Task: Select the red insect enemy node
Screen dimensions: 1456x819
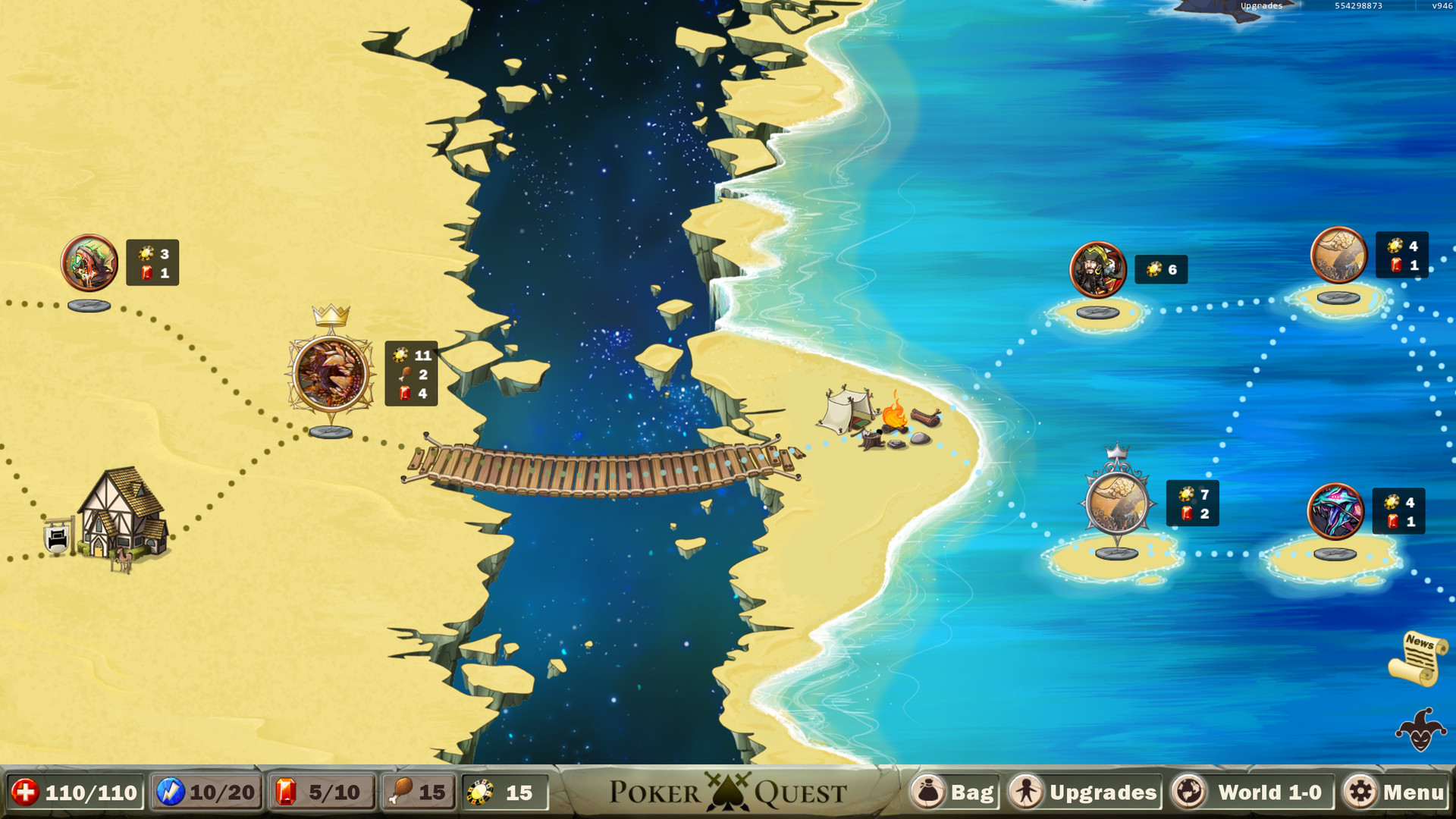Action: (87, 263)
